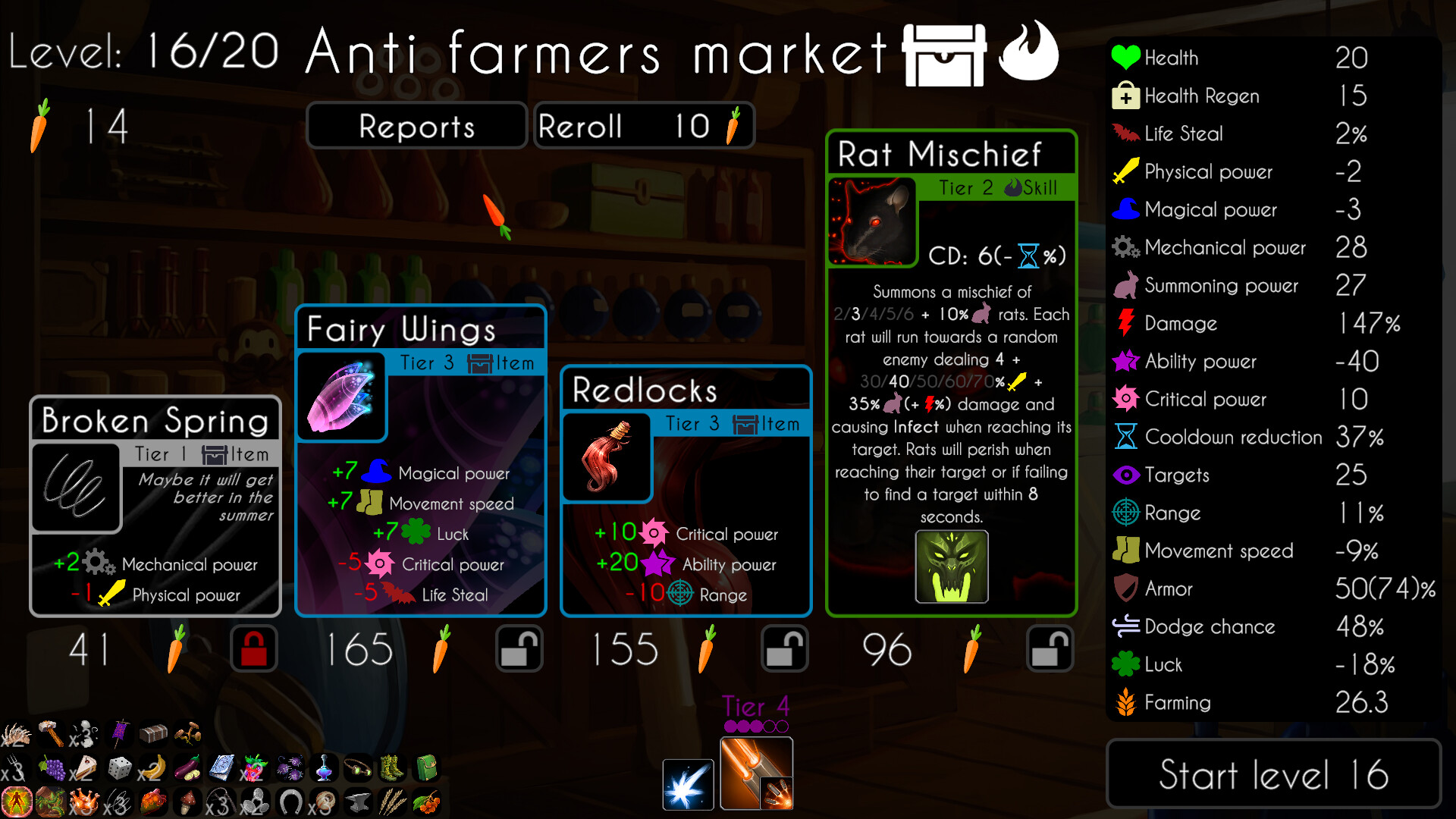Click the grapes item in the inventory

click(x=53, y=767)
